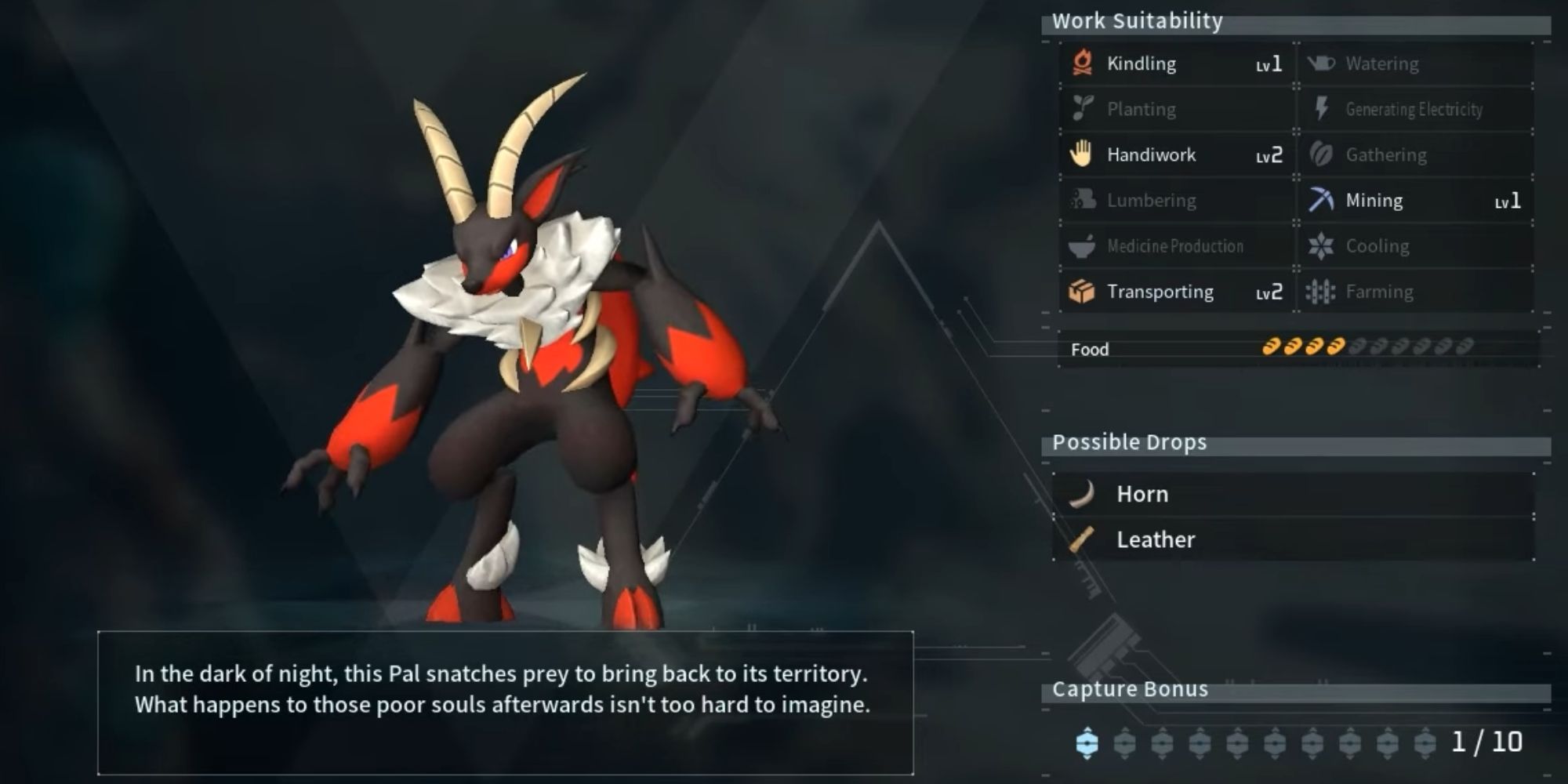Viewport: 1568px width, 784px height.
Task: Select the Planting suitability row
Action: (x=1176, y=109)
